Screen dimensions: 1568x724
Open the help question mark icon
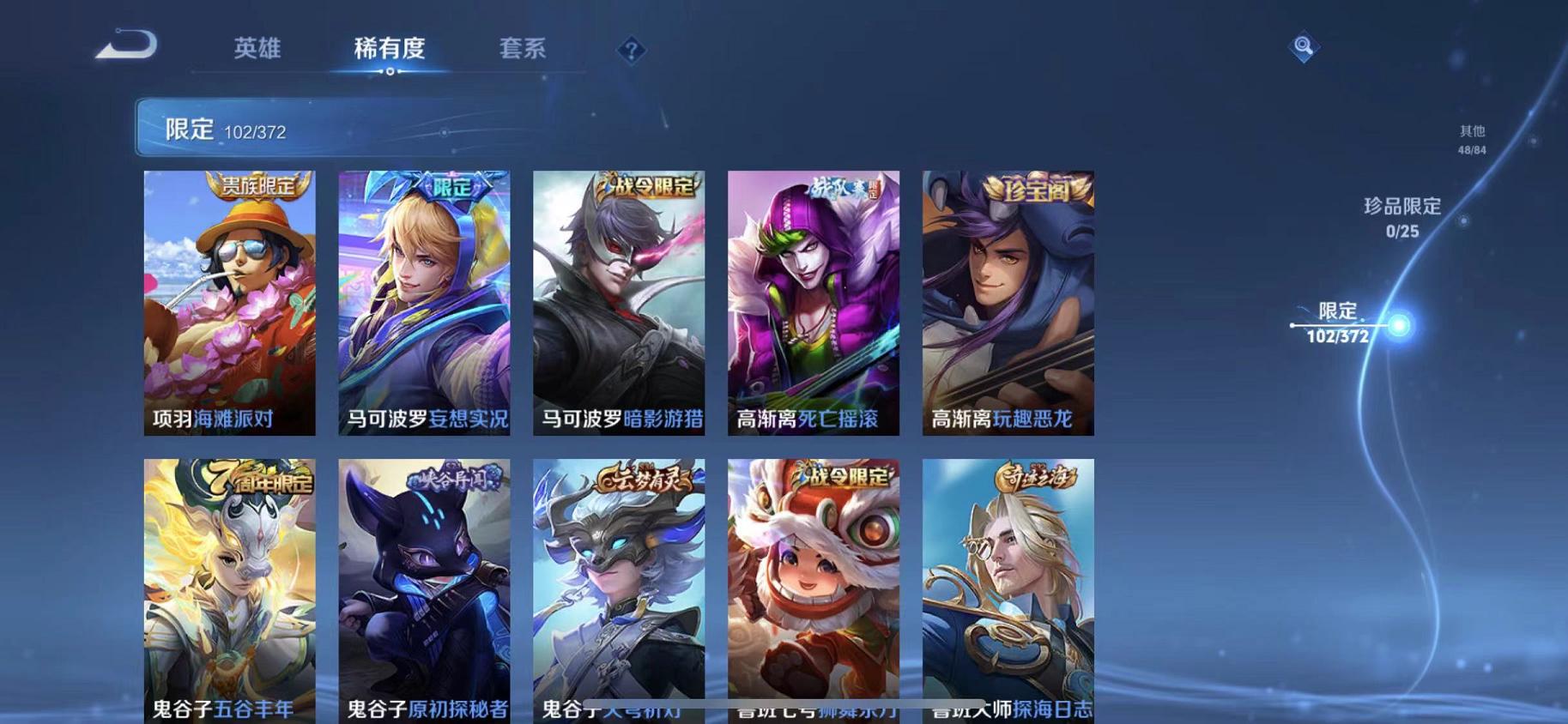[631, 51]
